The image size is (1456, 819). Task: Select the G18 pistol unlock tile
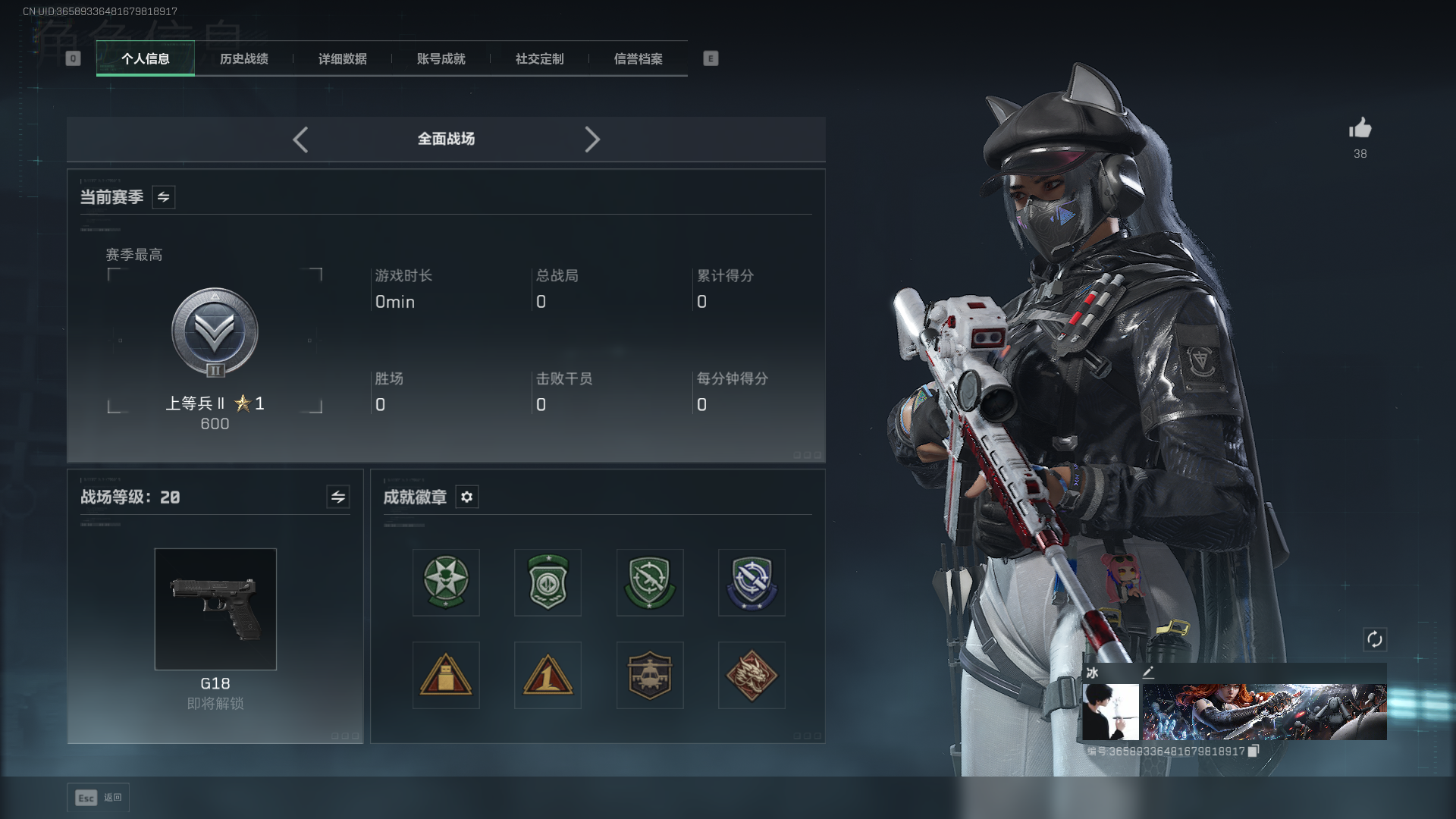click(x=215, y=609)
